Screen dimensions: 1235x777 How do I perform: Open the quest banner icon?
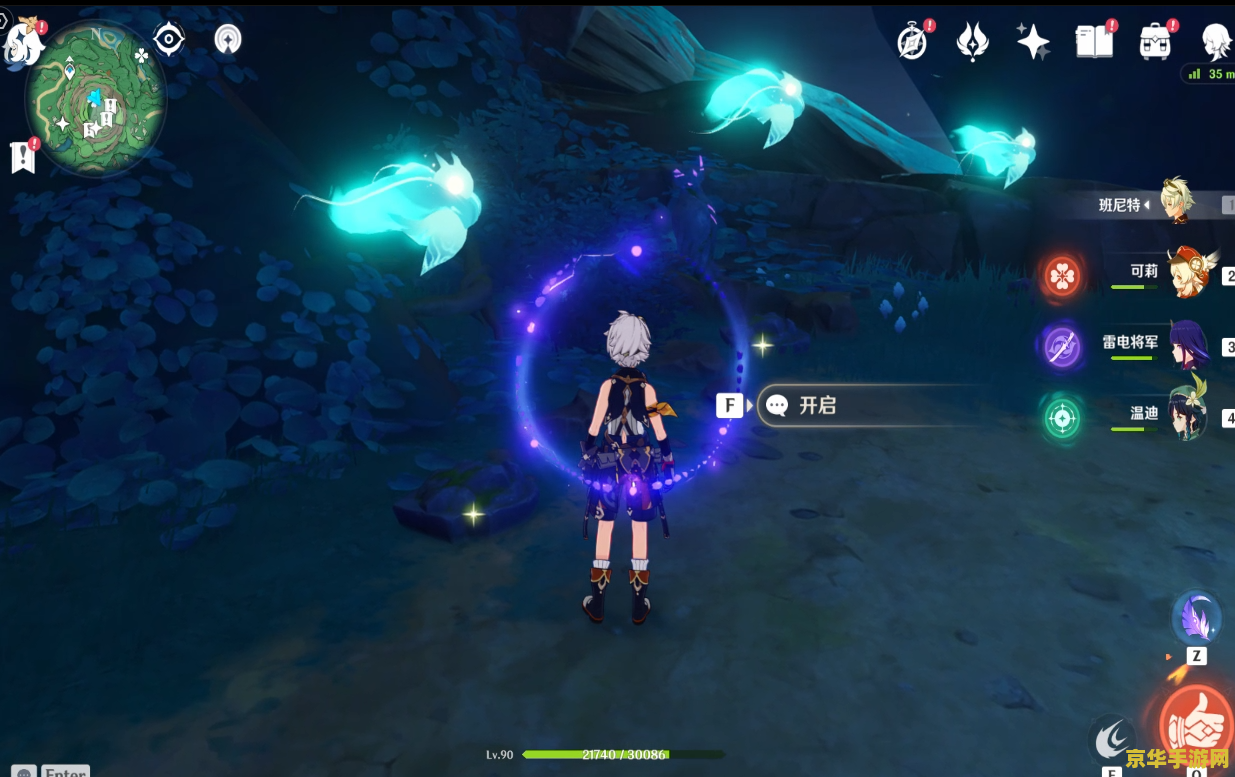[23, 157]
